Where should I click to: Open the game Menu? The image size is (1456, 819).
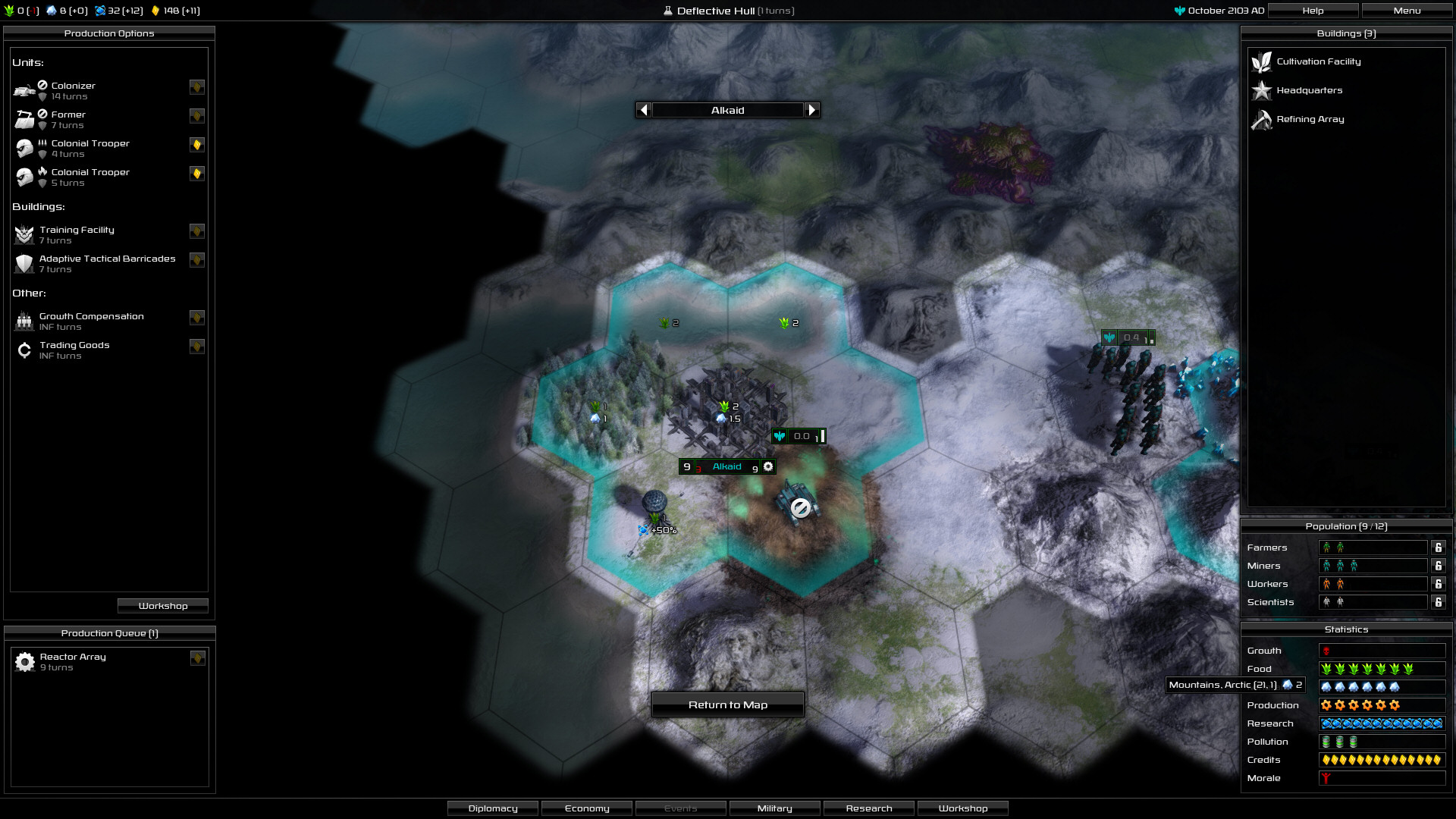(x=1407, y=11)
